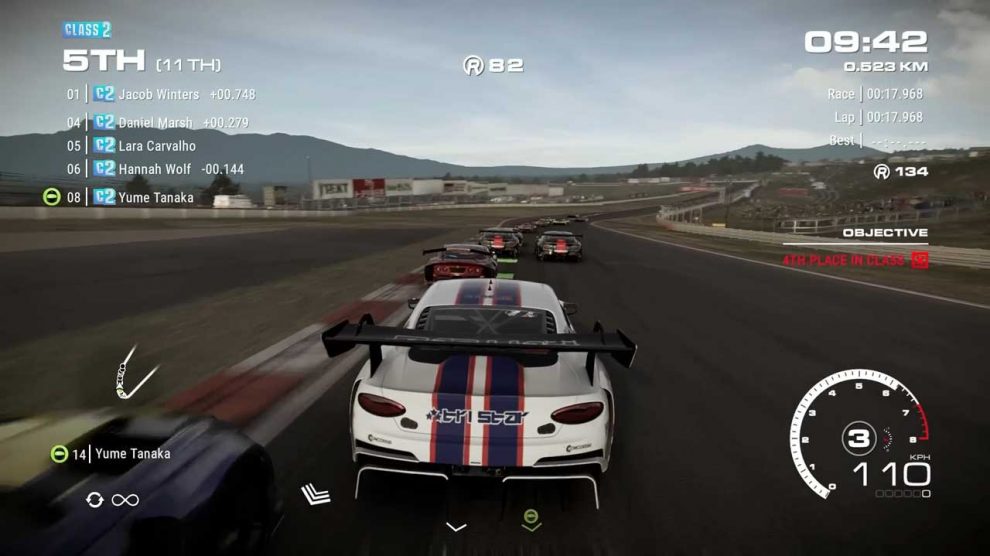Viewport: 990px width, 556px height.
Task: Click the stacked white chevrons icon
Action: tap(316, 493)
